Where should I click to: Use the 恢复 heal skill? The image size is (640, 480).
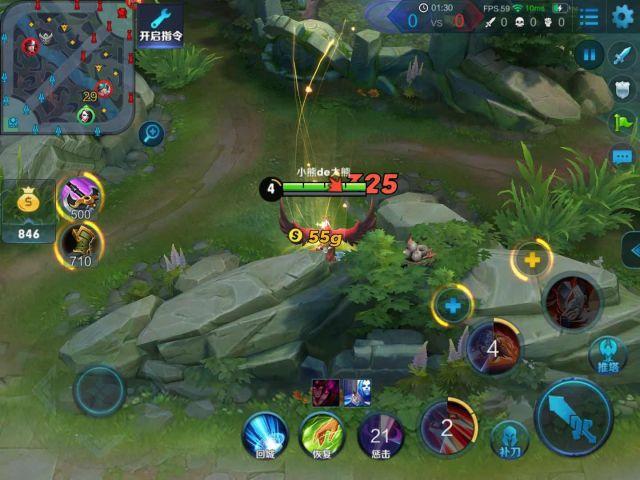coord(322,433)
